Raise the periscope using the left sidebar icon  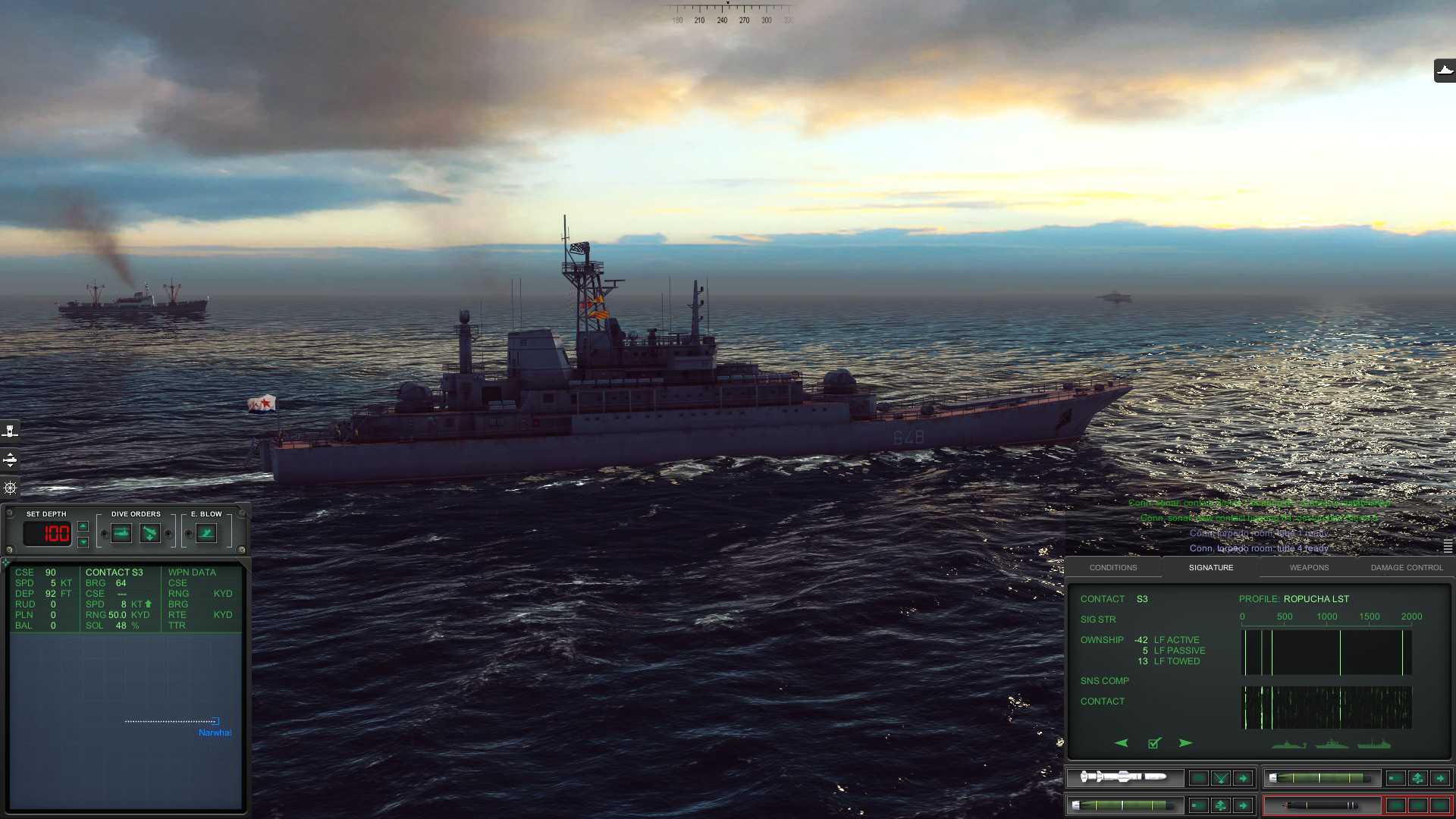pyautogui.click(x=10, y=431)
